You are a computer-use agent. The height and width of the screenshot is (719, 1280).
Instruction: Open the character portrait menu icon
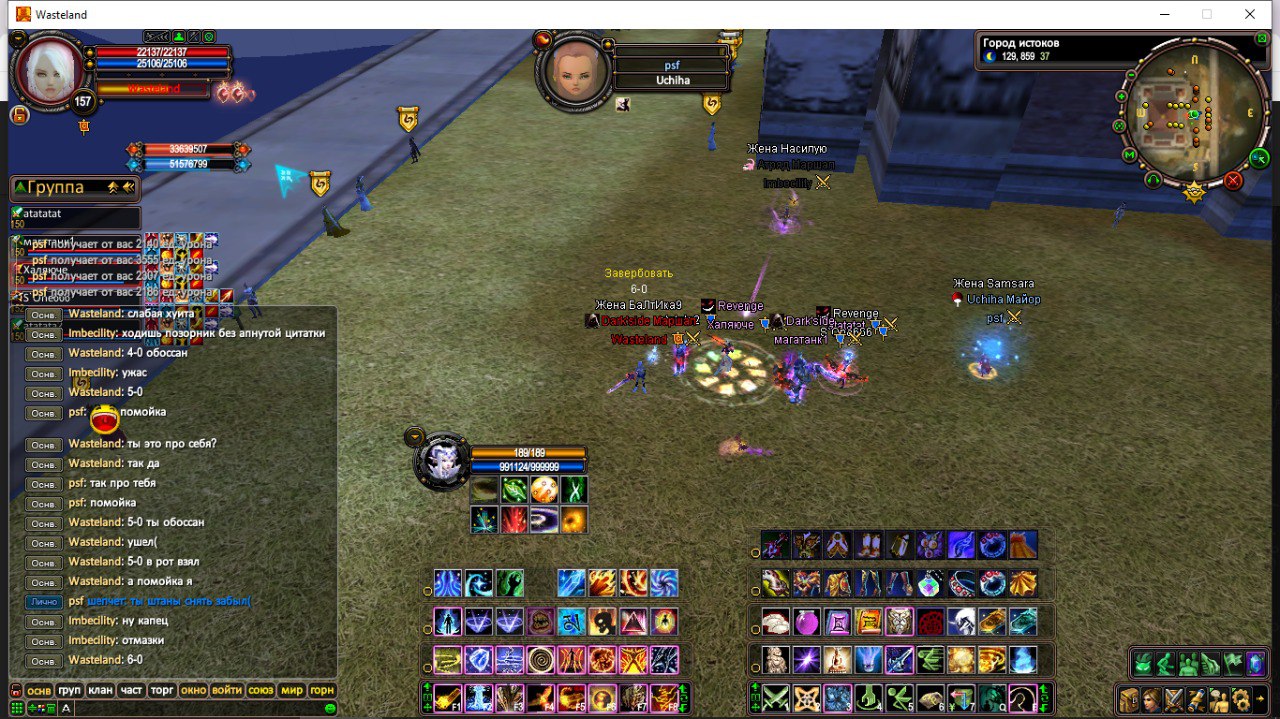[1151, 699]
